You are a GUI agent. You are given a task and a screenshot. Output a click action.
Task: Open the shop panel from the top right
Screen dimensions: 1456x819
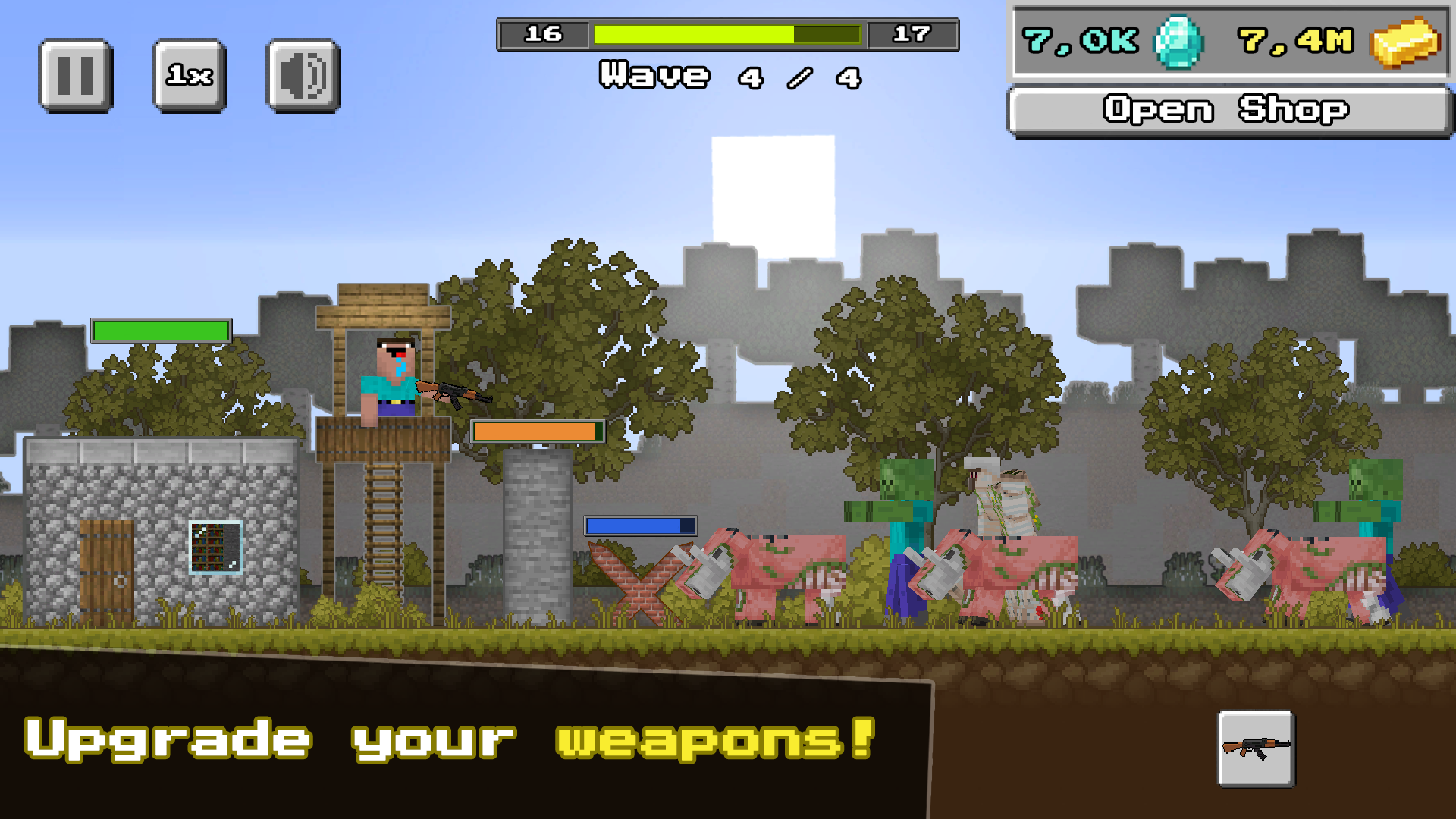tap(1227, 108)
